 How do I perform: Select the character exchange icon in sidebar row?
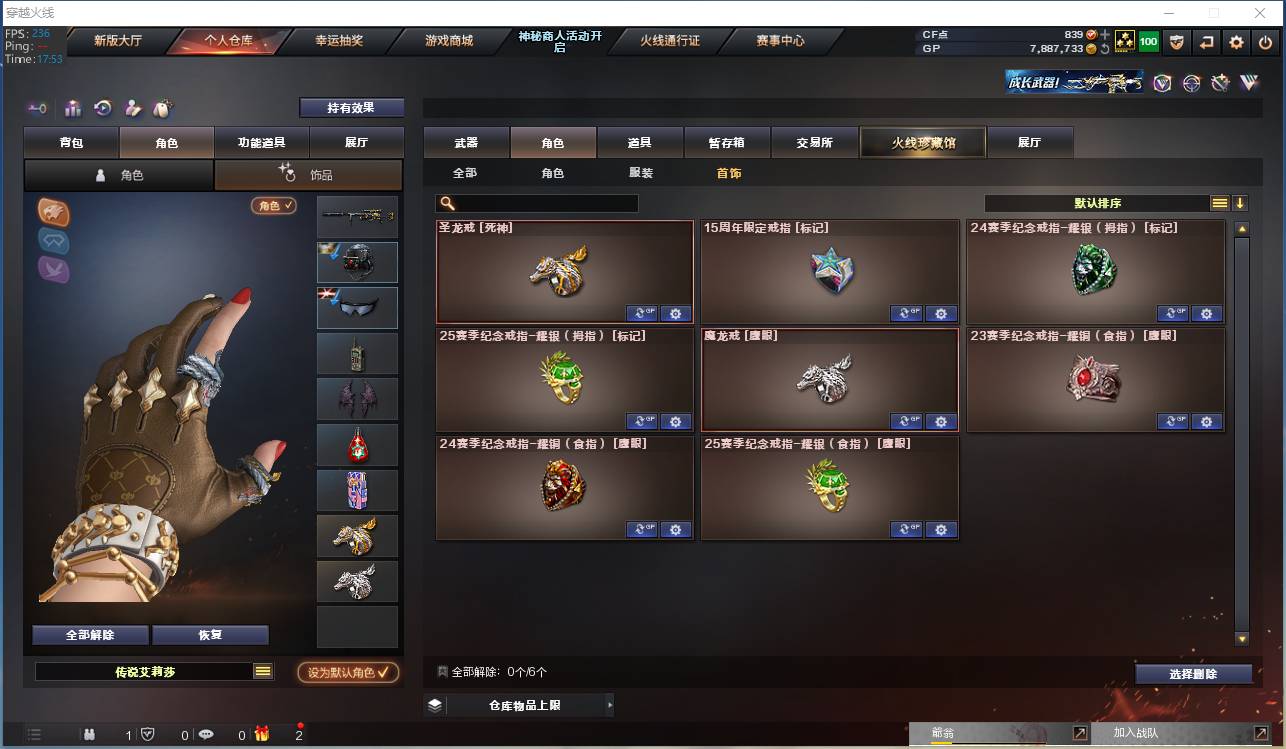[133, 107]
